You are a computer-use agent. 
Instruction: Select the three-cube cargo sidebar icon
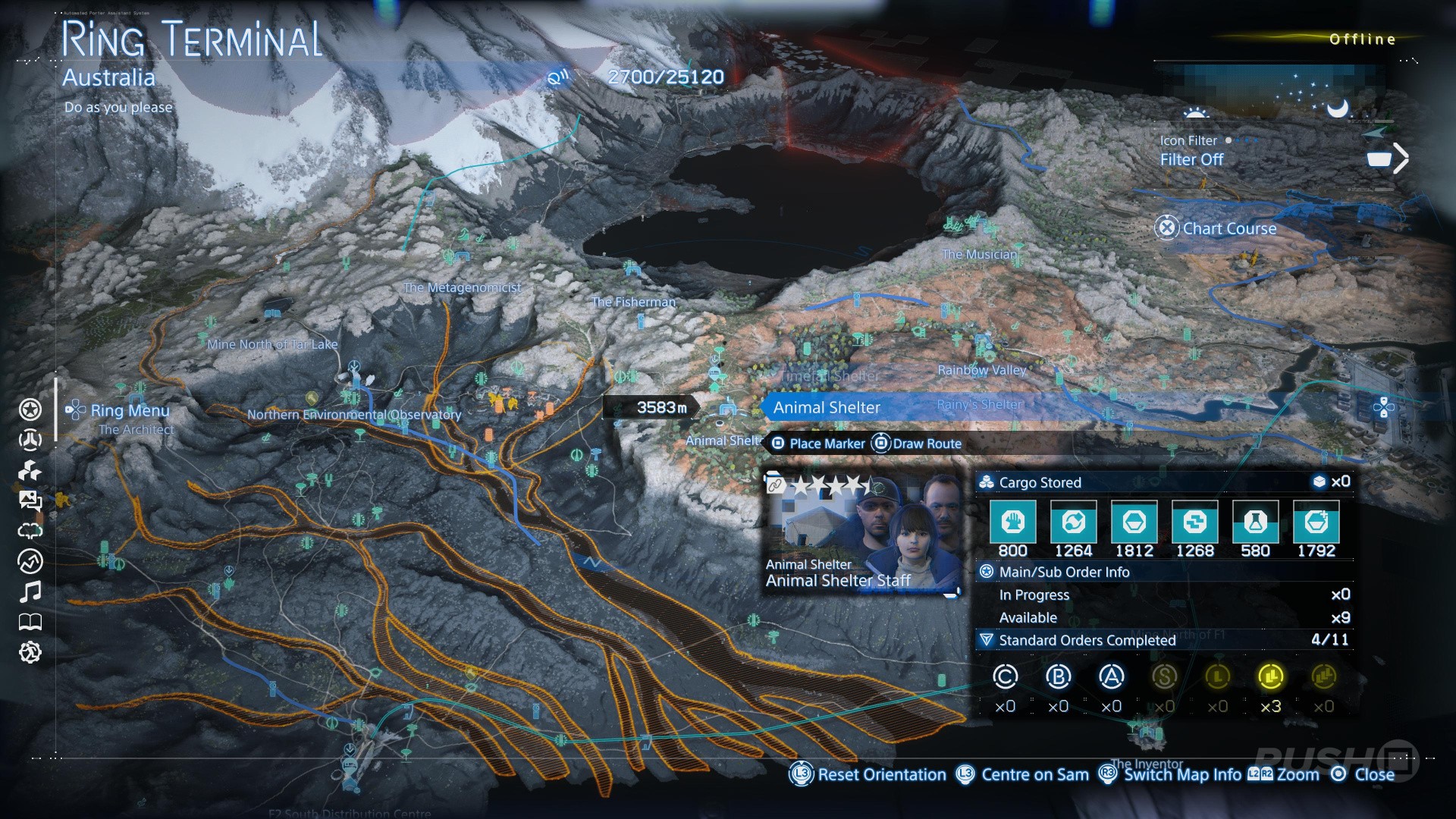[x=30, y=471]
